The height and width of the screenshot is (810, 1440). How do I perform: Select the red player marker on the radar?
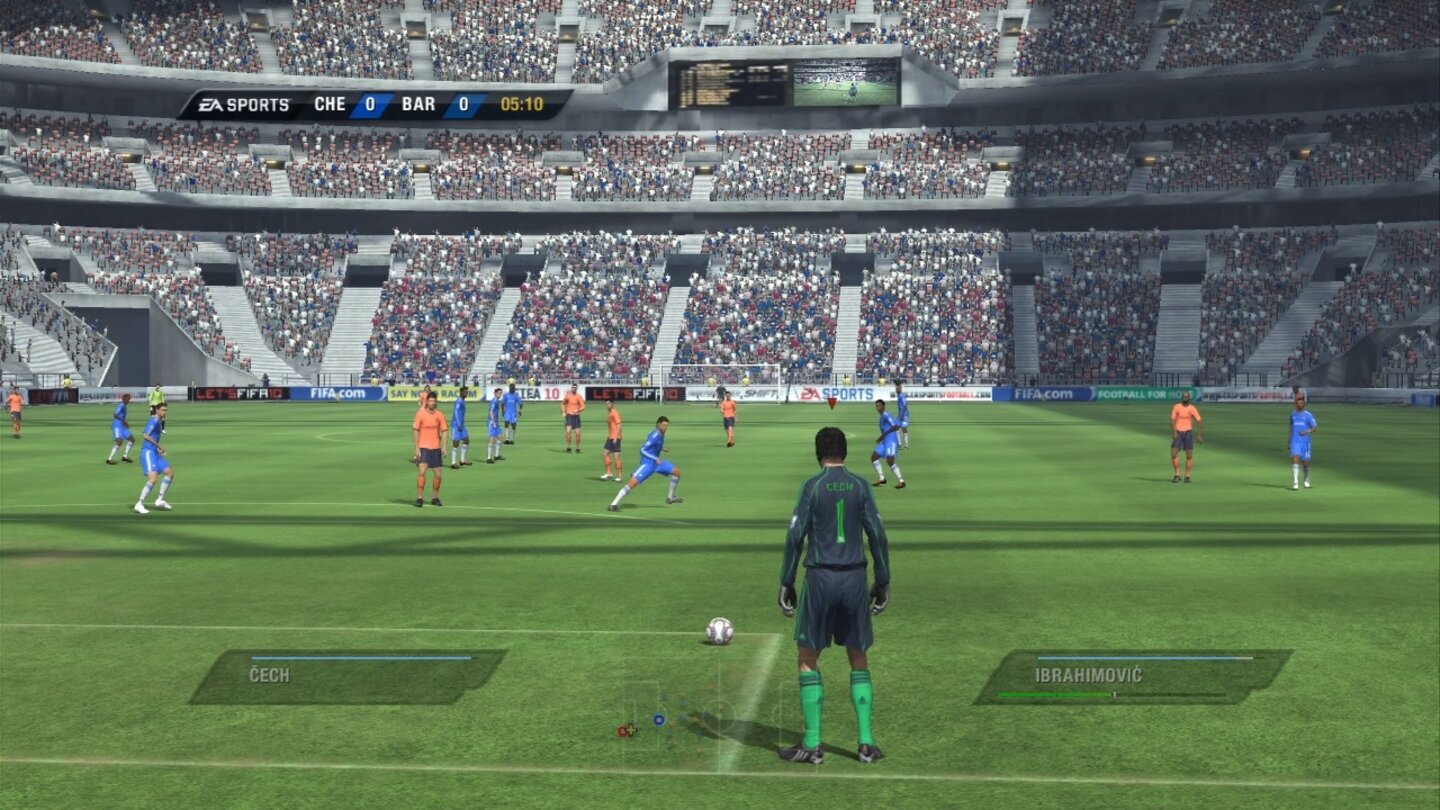(623, 730)
